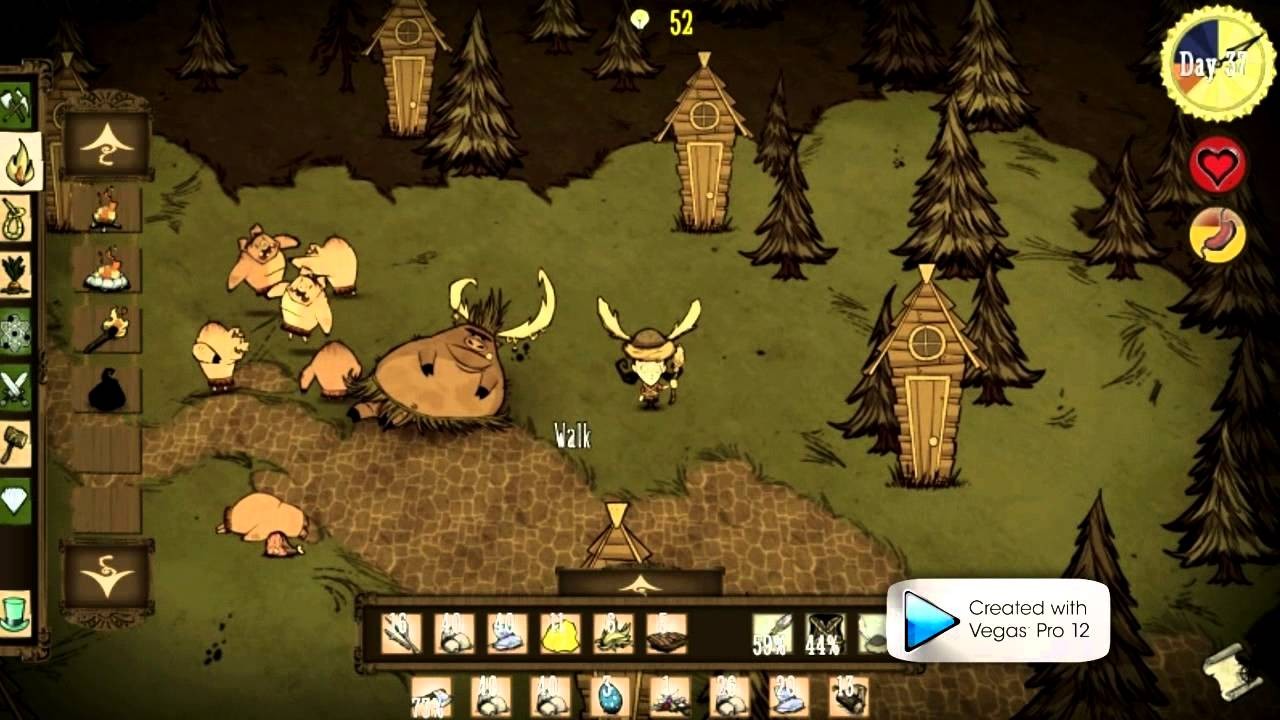Show the Science crafting tab

coord(17,329)
